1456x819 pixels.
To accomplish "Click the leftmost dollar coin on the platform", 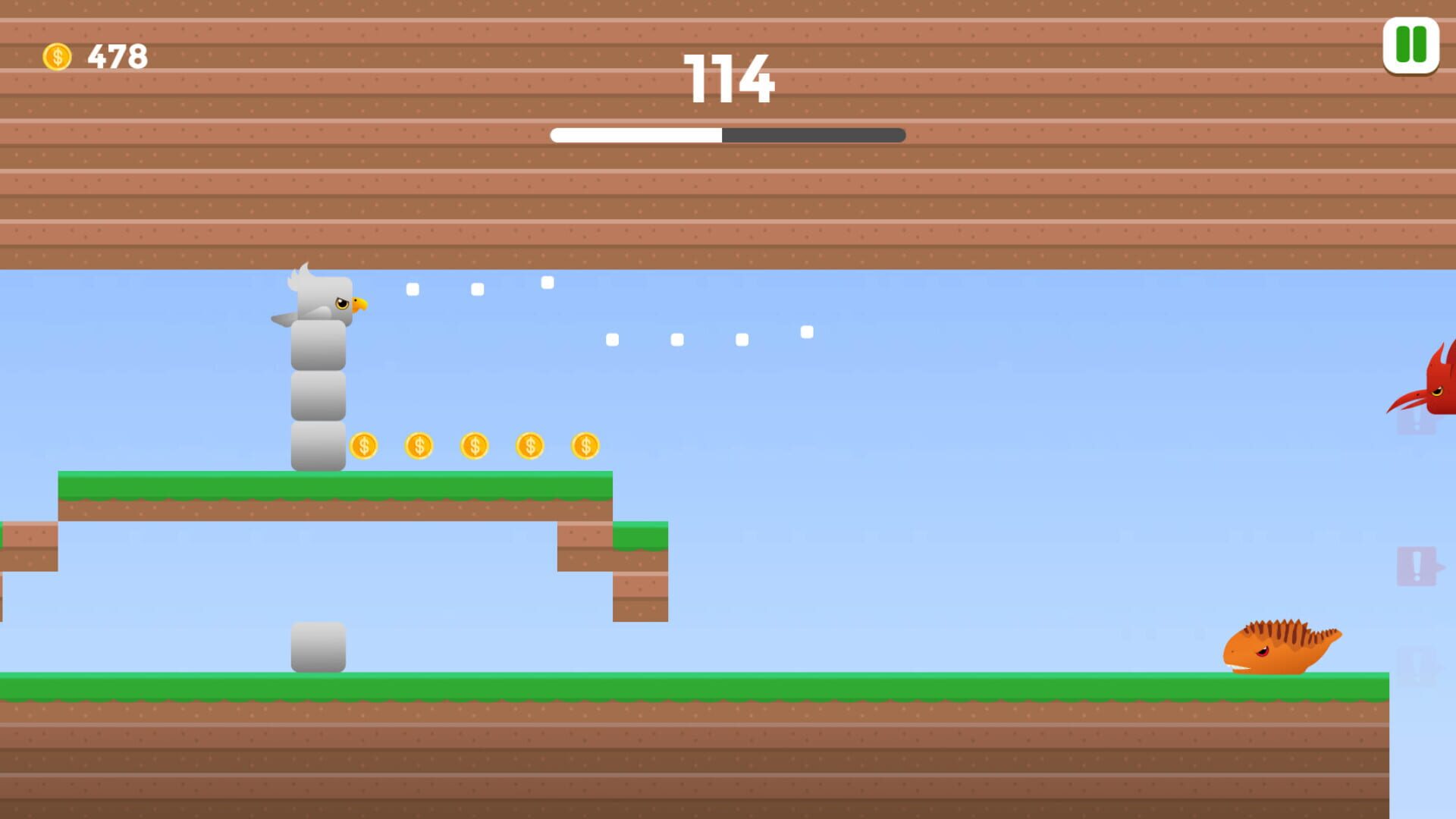I will pos(363,447).
